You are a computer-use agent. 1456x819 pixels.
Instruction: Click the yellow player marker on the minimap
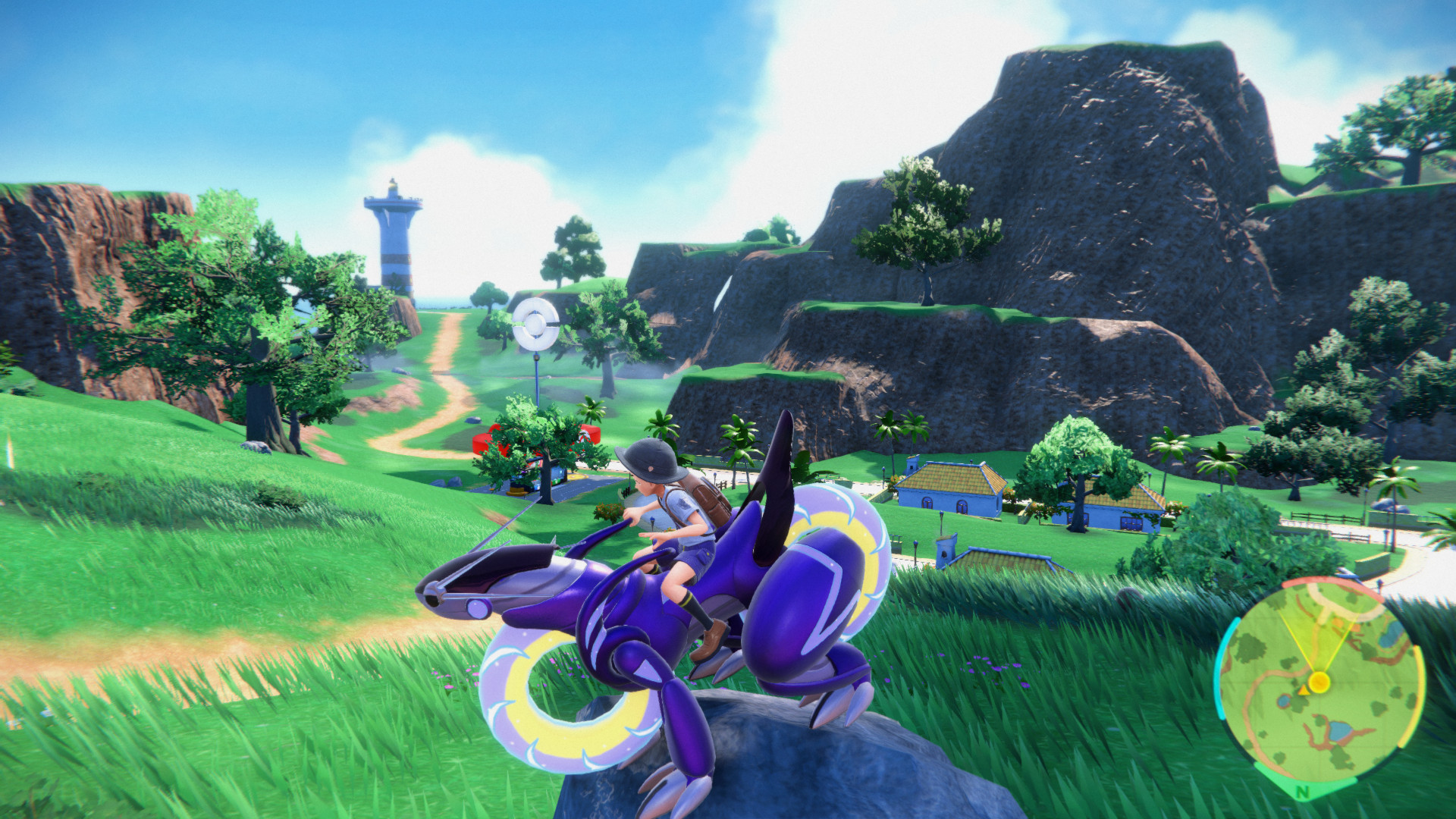coord(1318,681)
